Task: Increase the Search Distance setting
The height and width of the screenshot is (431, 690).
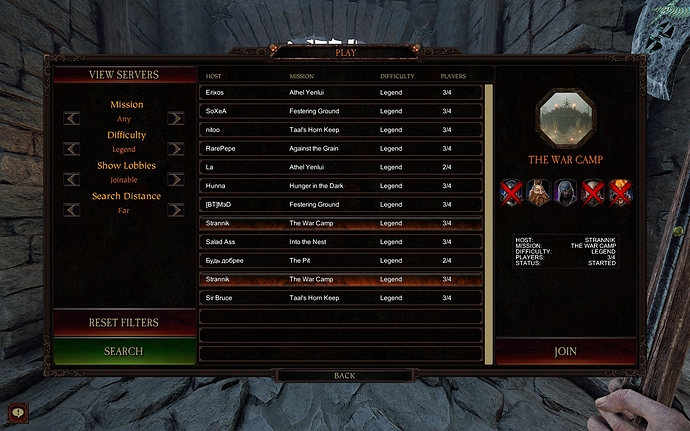Action: pyautogui.click(x=176, y=210)
